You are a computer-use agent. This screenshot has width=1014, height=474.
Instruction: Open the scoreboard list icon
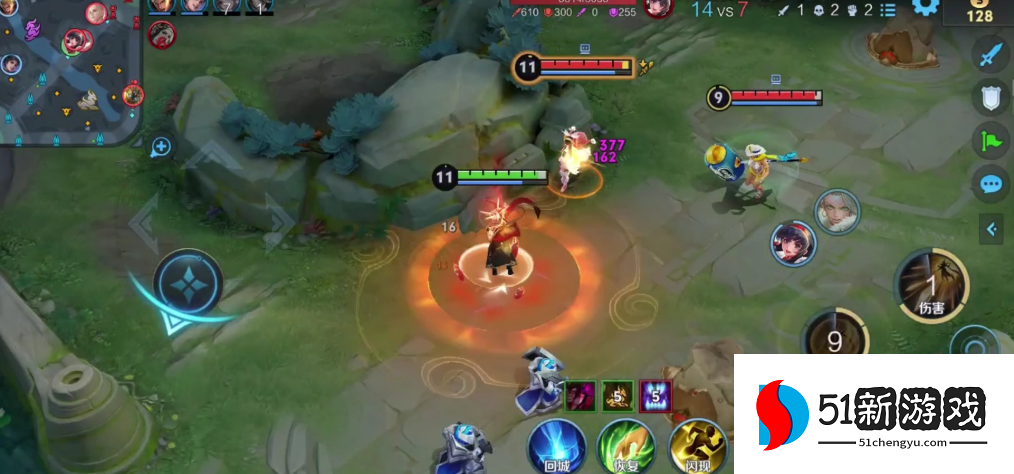pyautogui.click(x=886, y=9)
